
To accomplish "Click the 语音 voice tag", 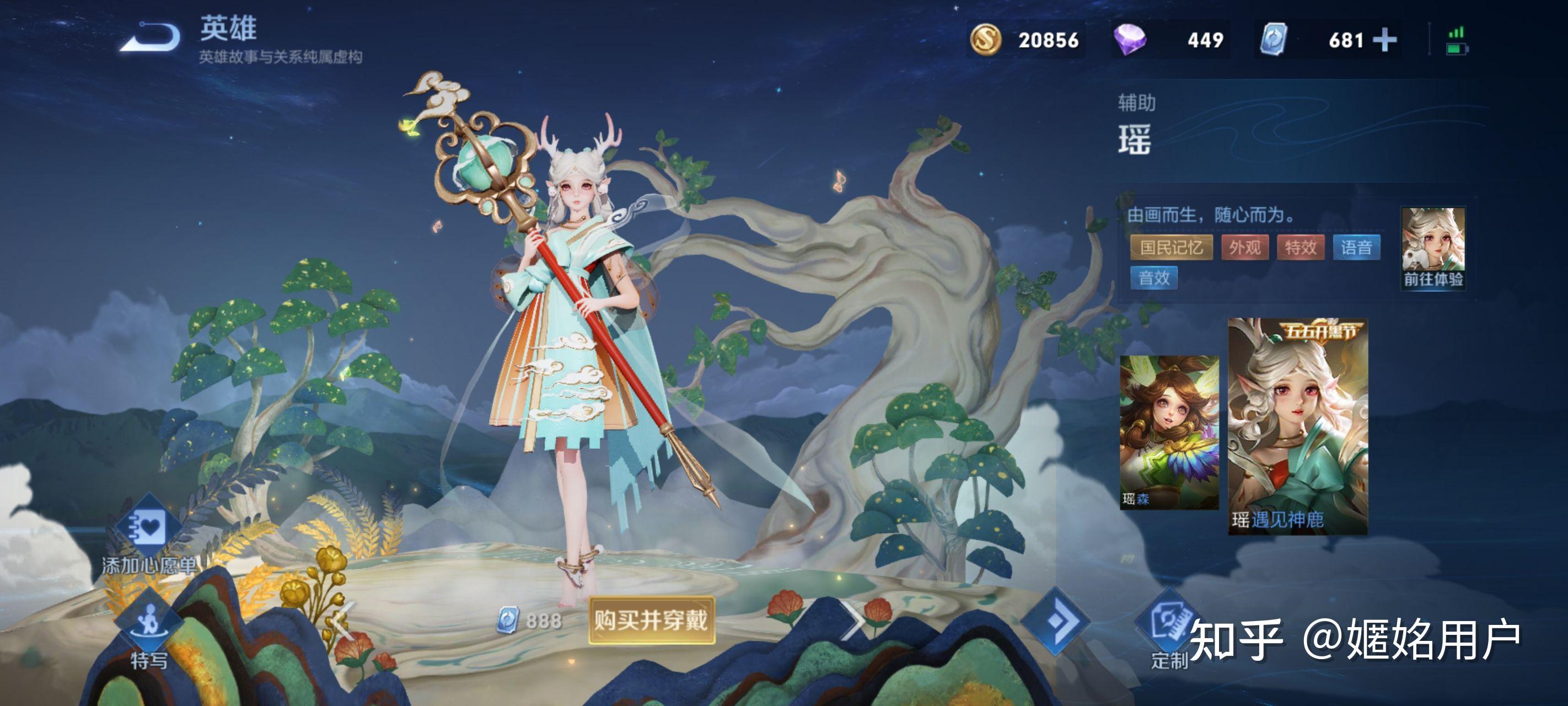I will (1356, 247).
